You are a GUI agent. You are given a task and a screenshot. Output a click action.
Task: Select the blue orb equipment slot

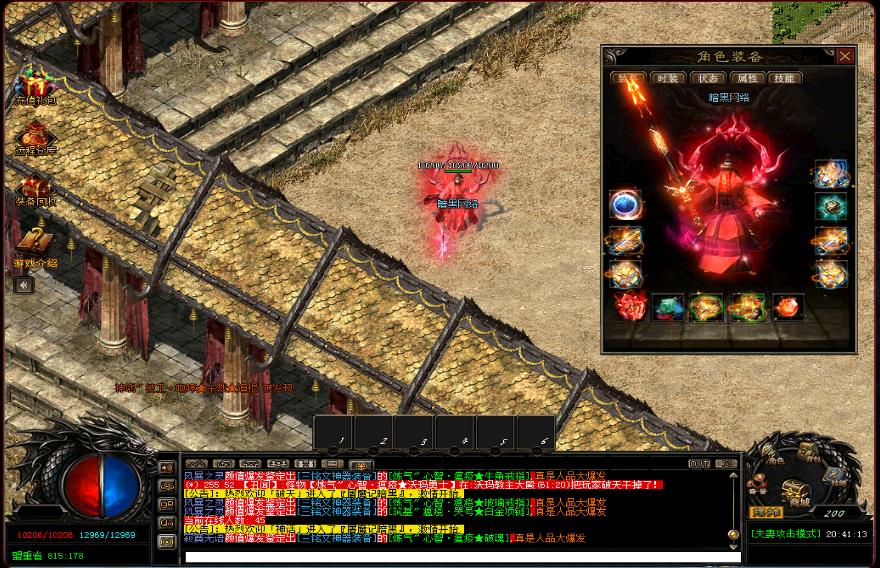[626, 205]
